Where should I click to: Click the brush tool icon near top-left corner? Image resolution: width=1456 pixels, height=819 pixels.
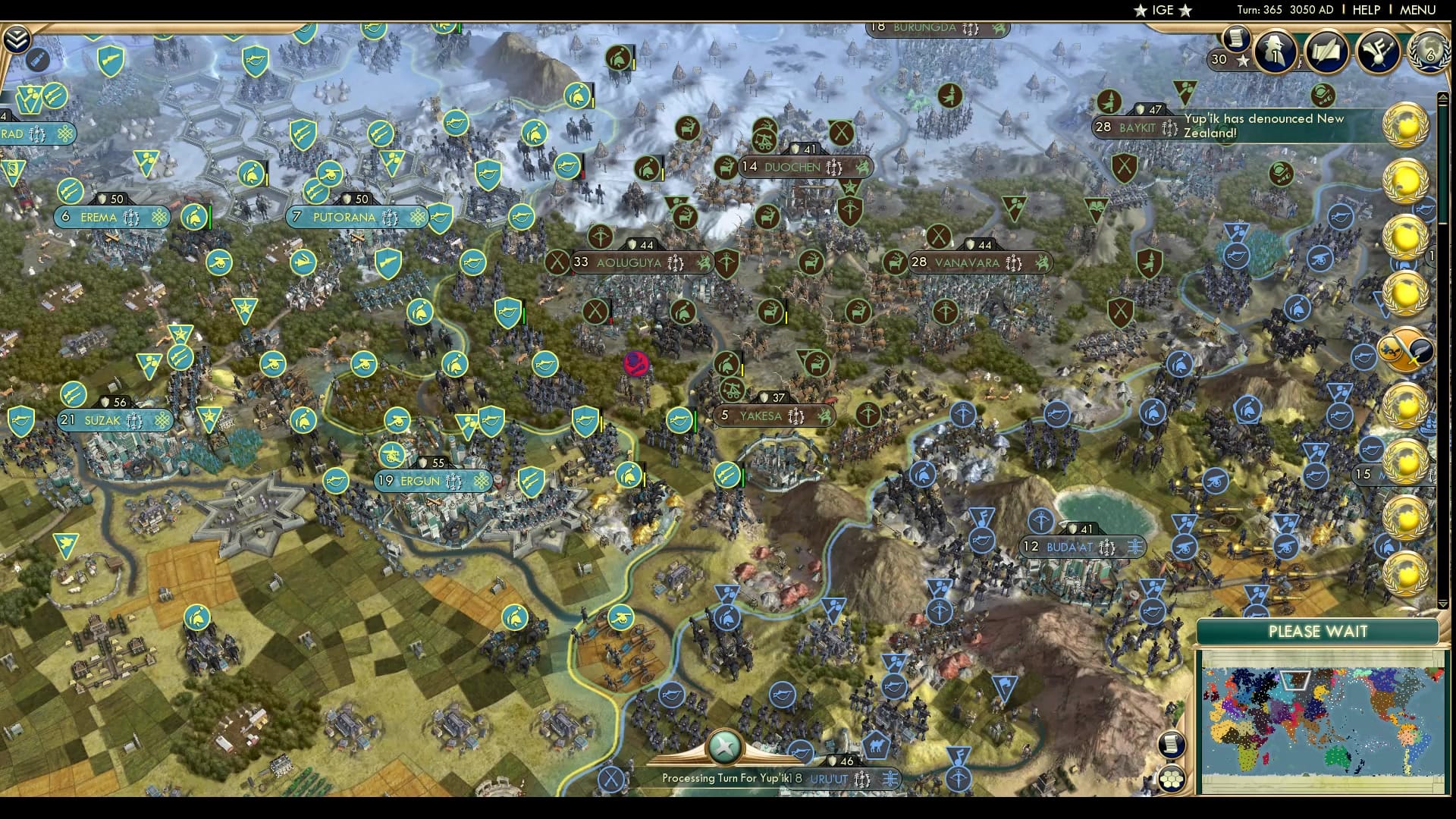(x=36, y=59)
